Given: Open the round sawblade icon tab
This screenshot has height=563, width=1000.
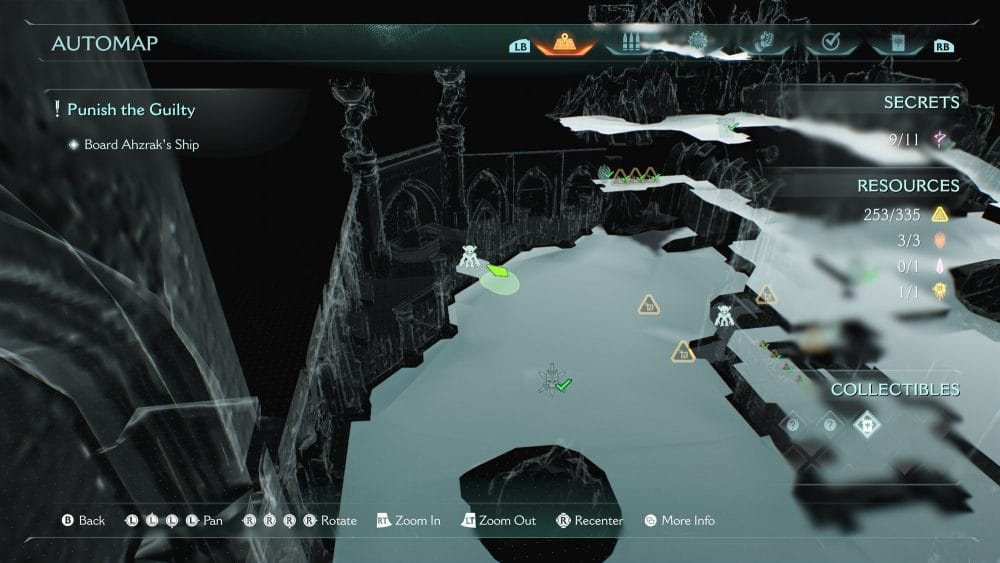Looking at the screenshot, I should 697,44.
